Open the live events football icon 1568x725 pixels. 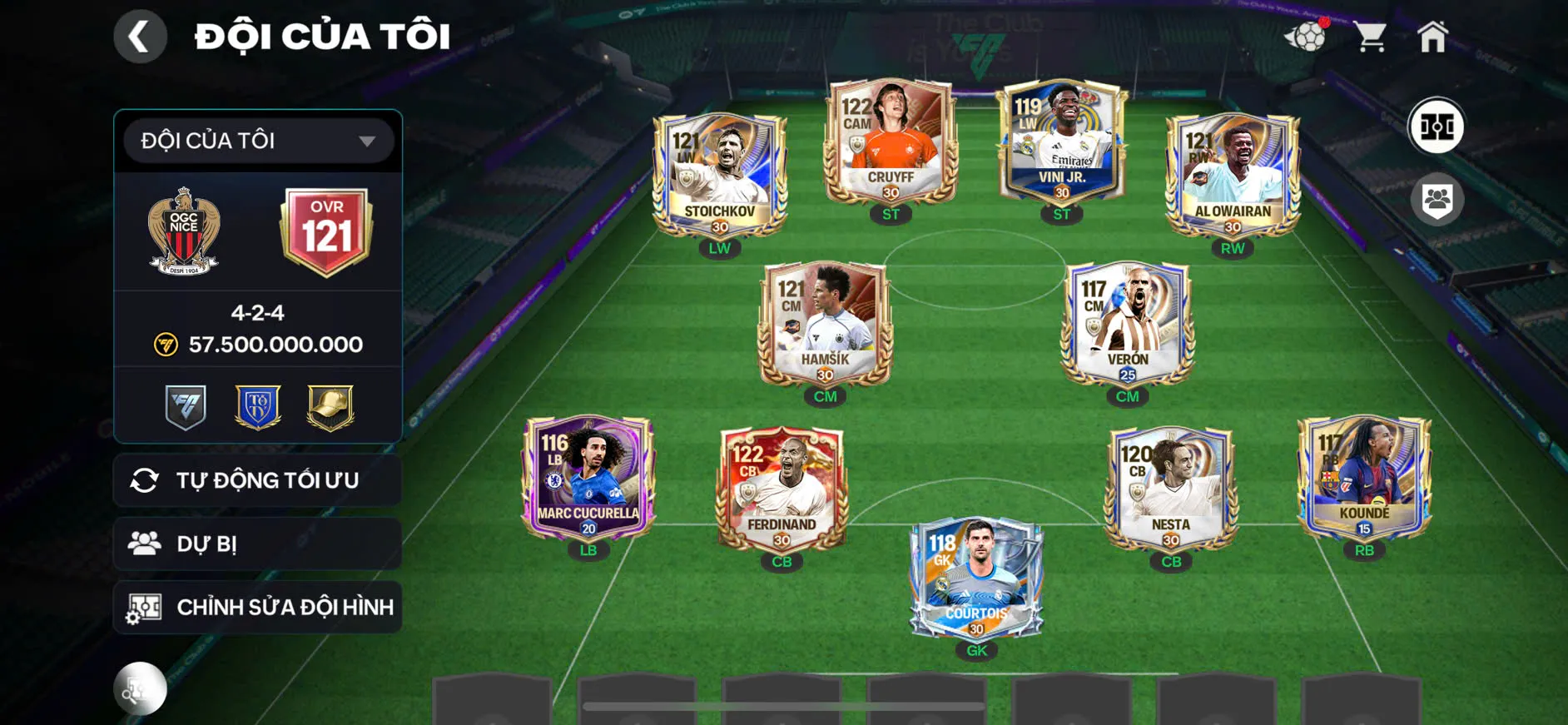(x=1308, y=37)
